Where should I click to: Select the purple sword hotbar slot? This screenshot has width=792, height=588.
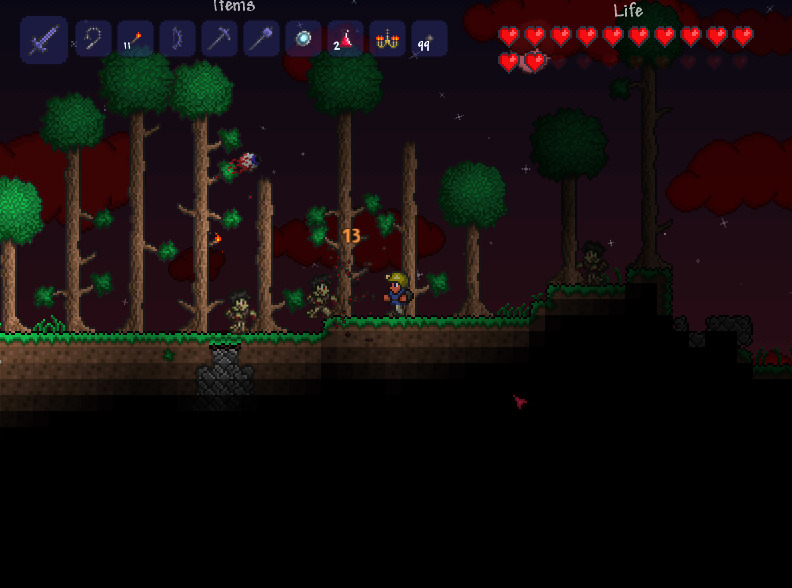(44, 40)
